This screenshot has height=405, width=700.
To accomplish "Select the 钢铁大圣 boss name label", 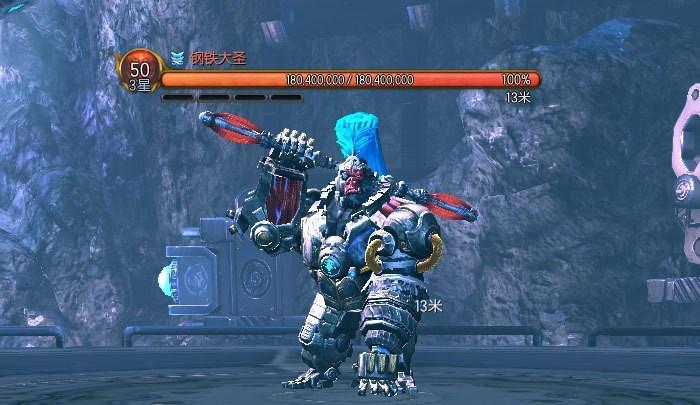I will click(x=218, y=58).
